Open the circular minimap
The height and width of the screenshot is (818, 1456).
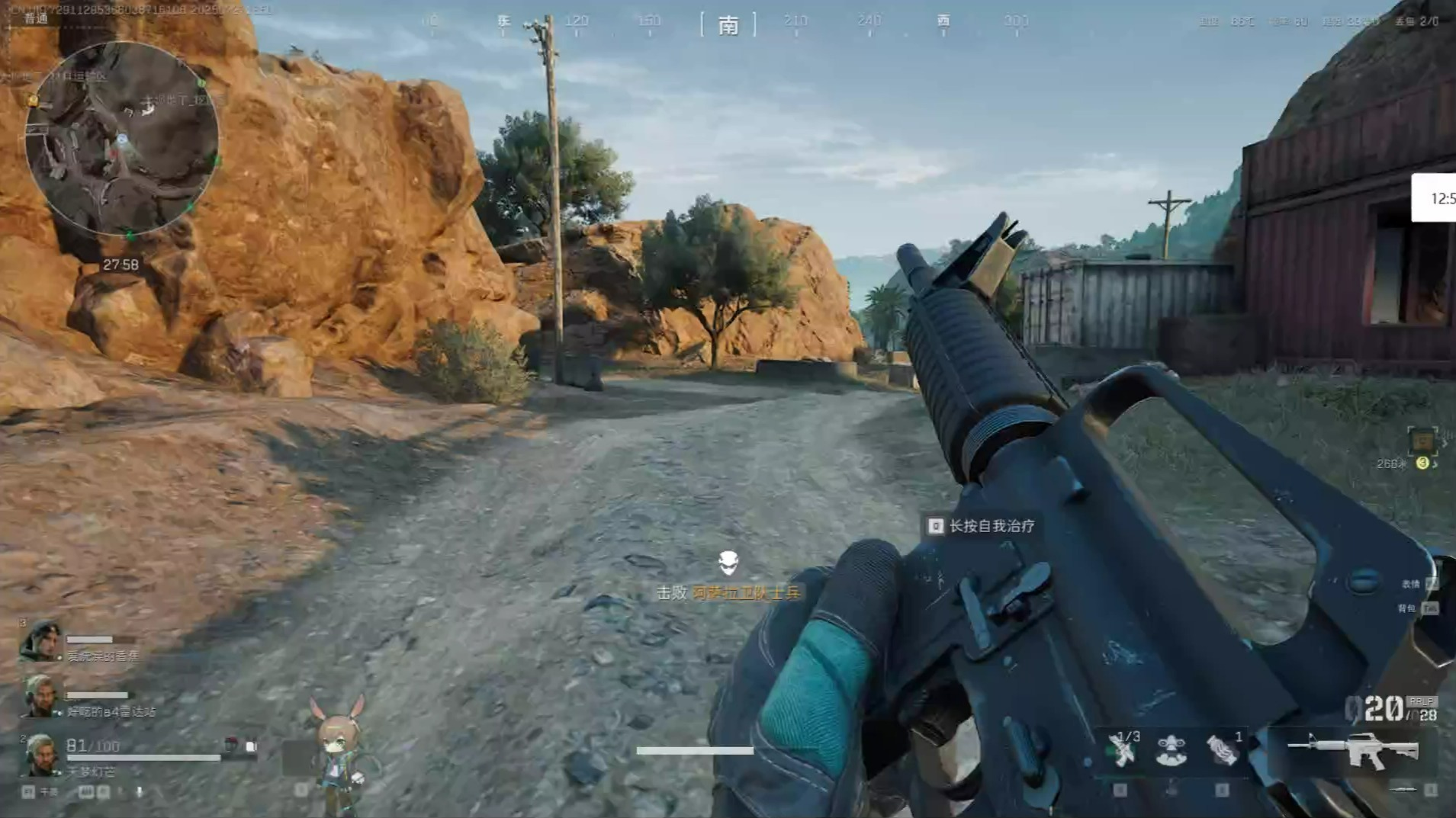coord(122,139)
